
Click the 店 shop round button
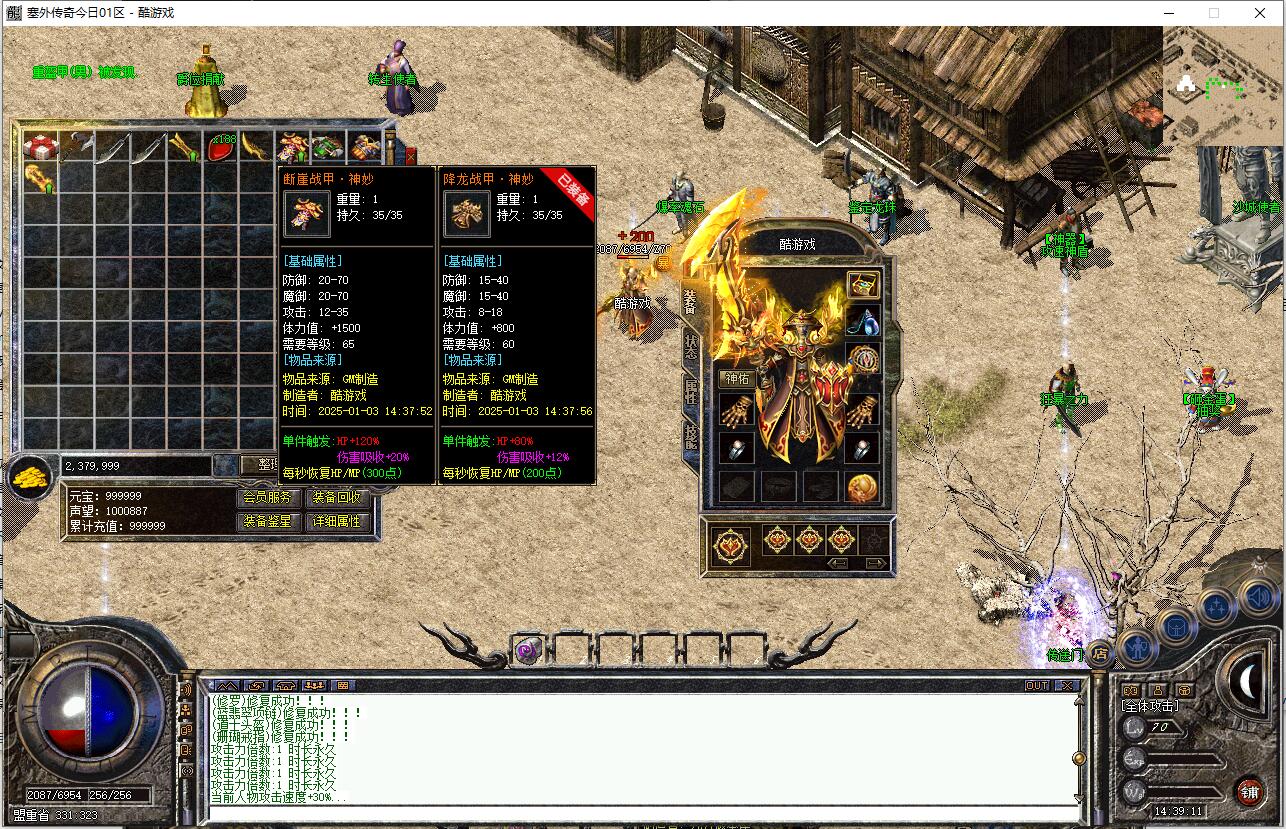click(x=1099, y=654)
